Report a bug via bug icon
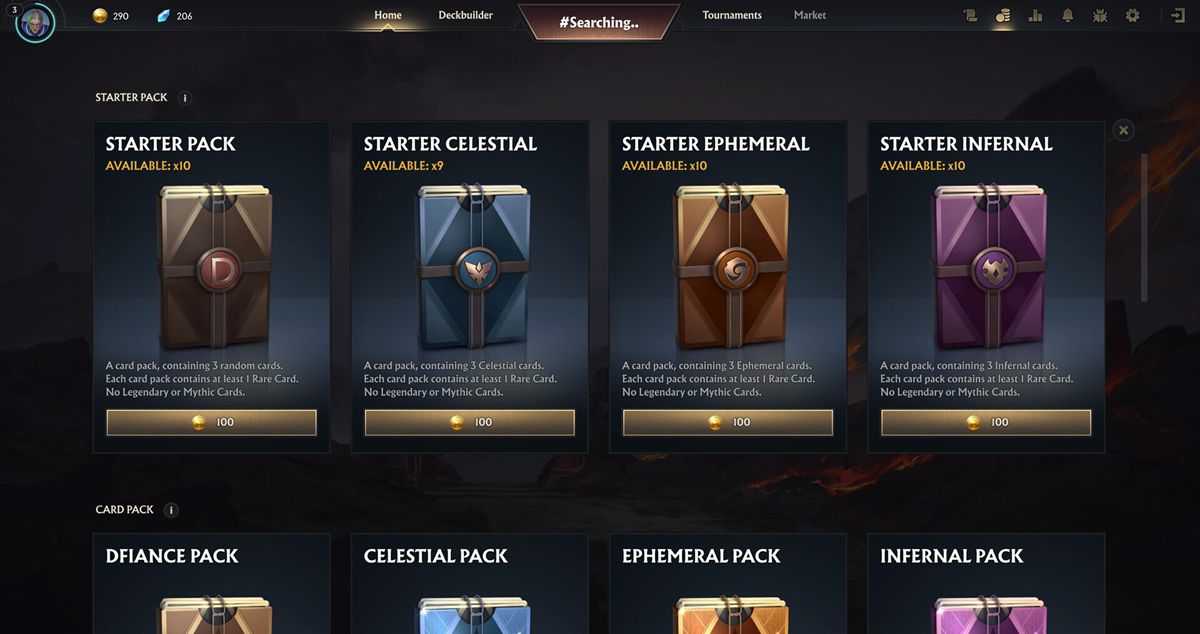The image size is (1200, 634). pos(1100,16)
